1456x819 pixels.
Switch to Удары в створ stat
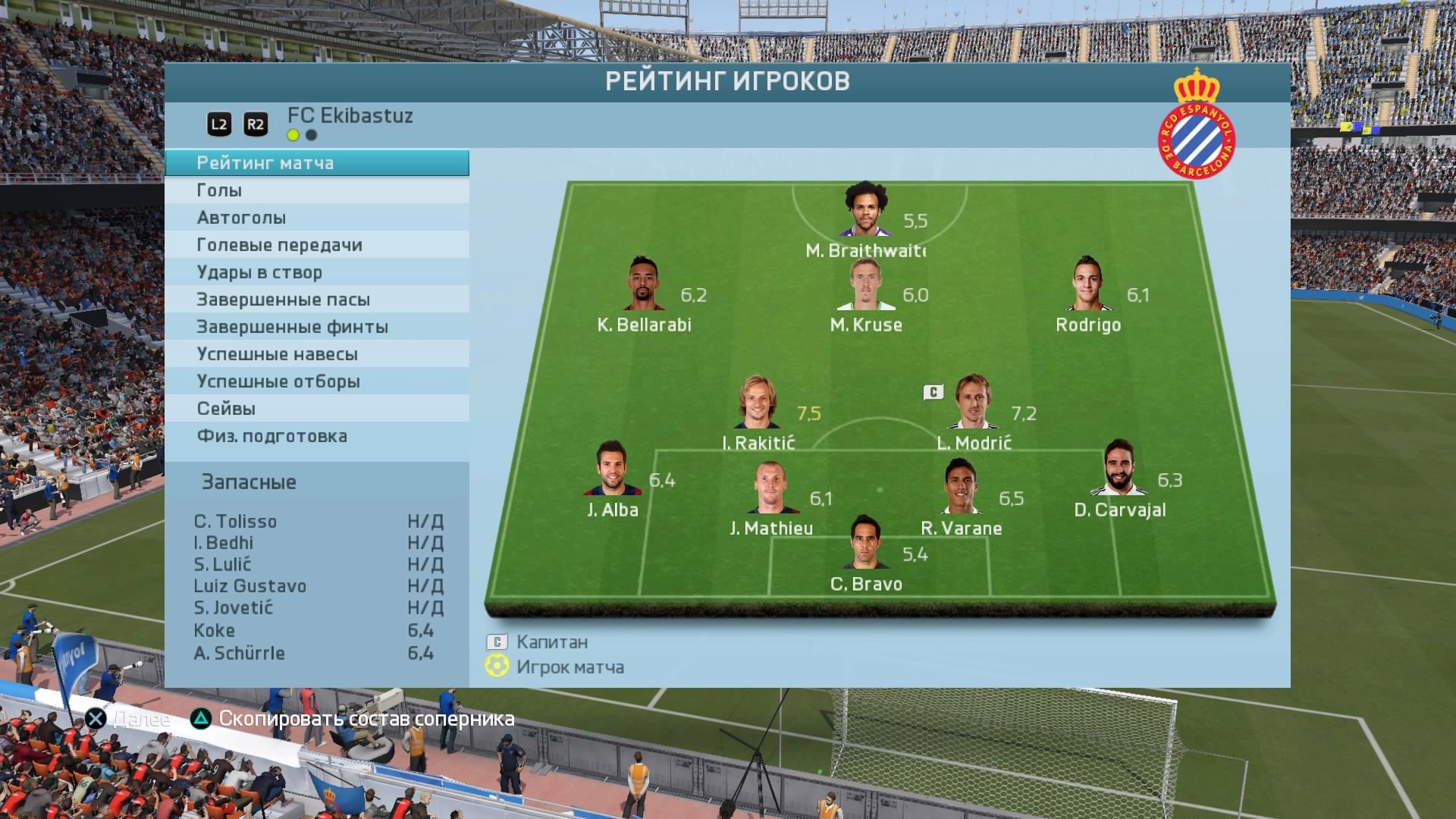(x=316, y=272)
